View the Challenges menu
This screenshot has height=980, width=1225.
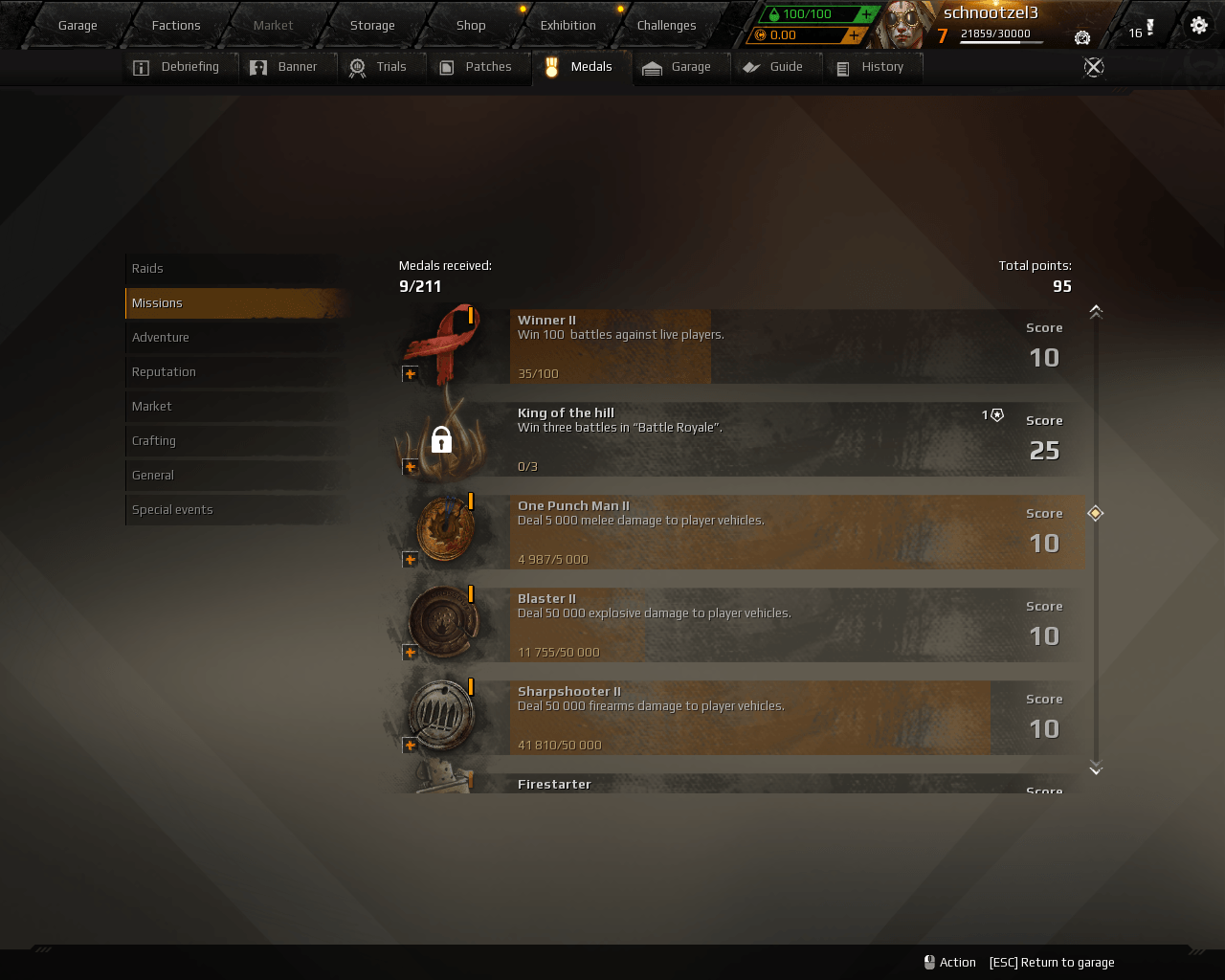click(666, 26)
